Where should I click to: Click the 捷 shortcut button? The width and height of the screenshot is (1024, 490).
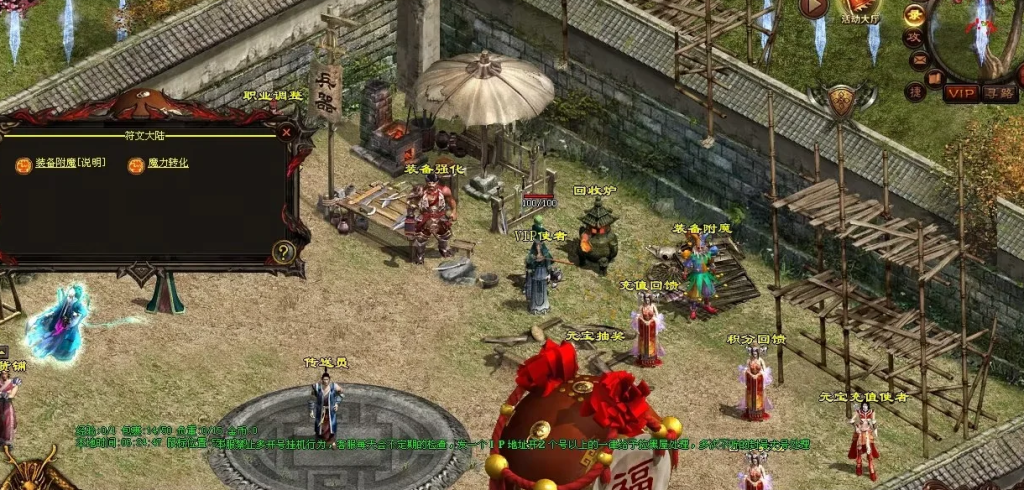pos(914,92)
